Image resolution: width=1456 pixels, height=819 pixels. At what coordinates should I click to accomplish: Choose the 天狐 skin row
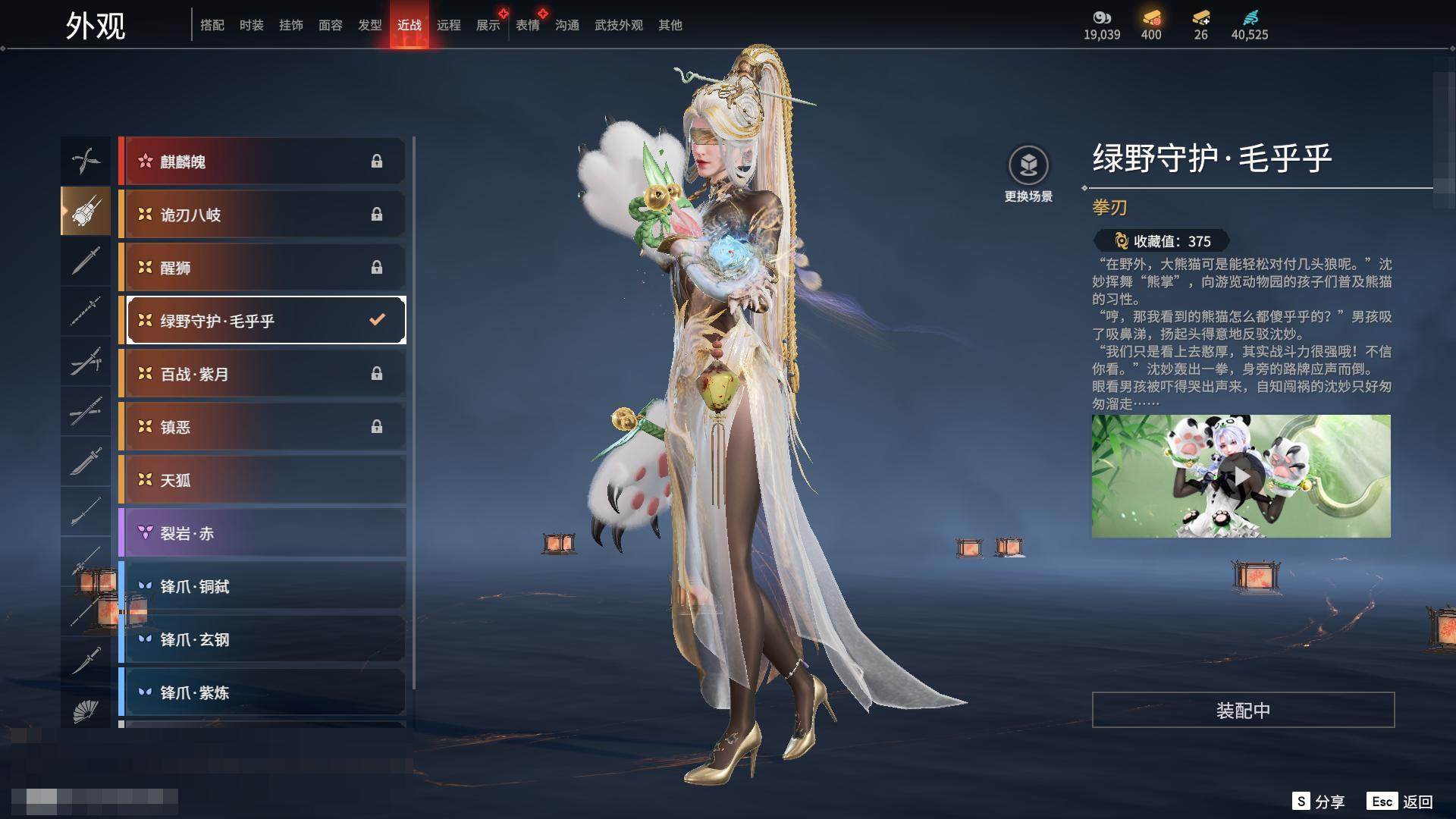click(x=262, y=480)
